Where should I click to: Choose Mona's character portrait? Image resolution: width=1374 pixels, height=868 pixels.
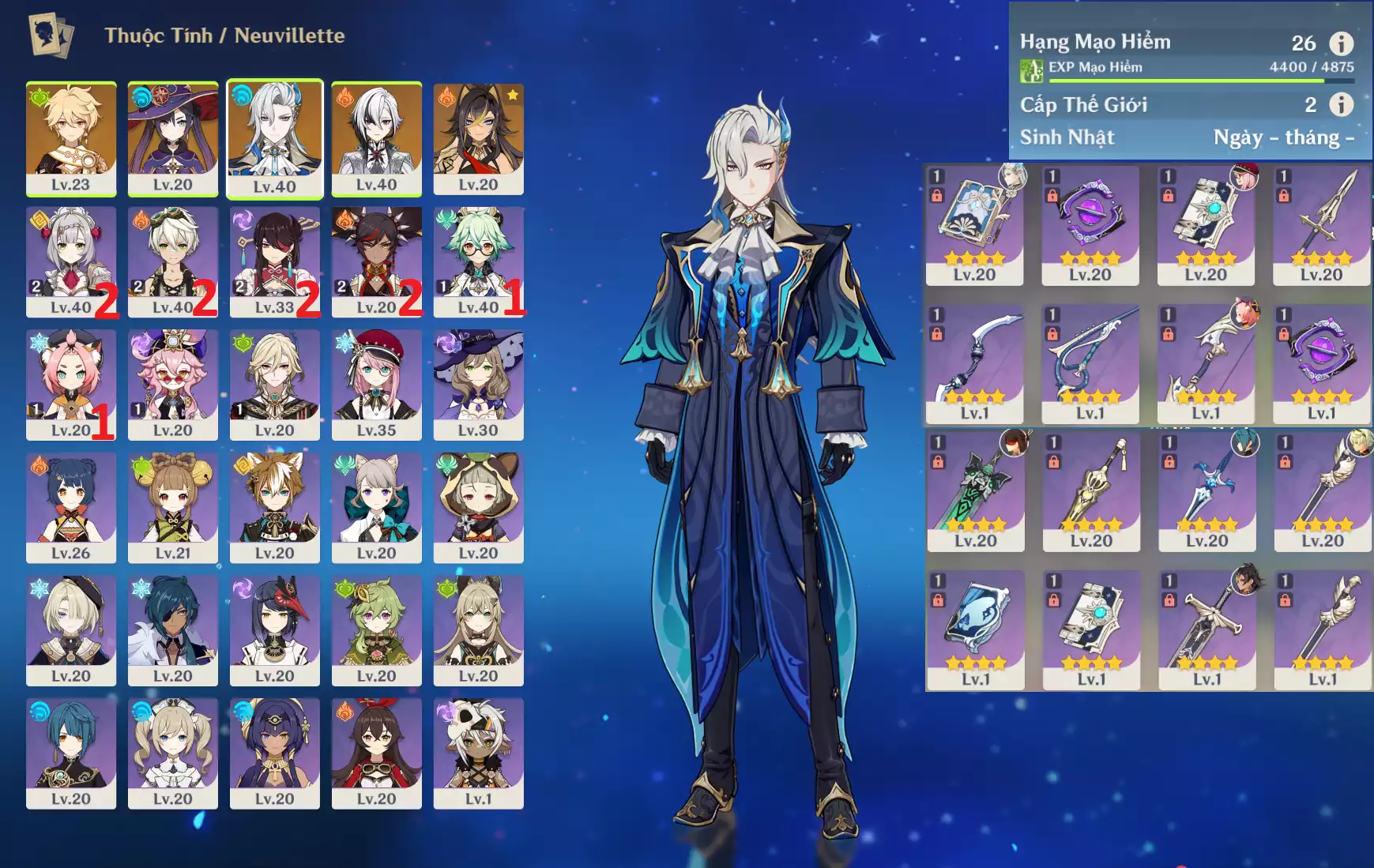[x=173, y=138]
